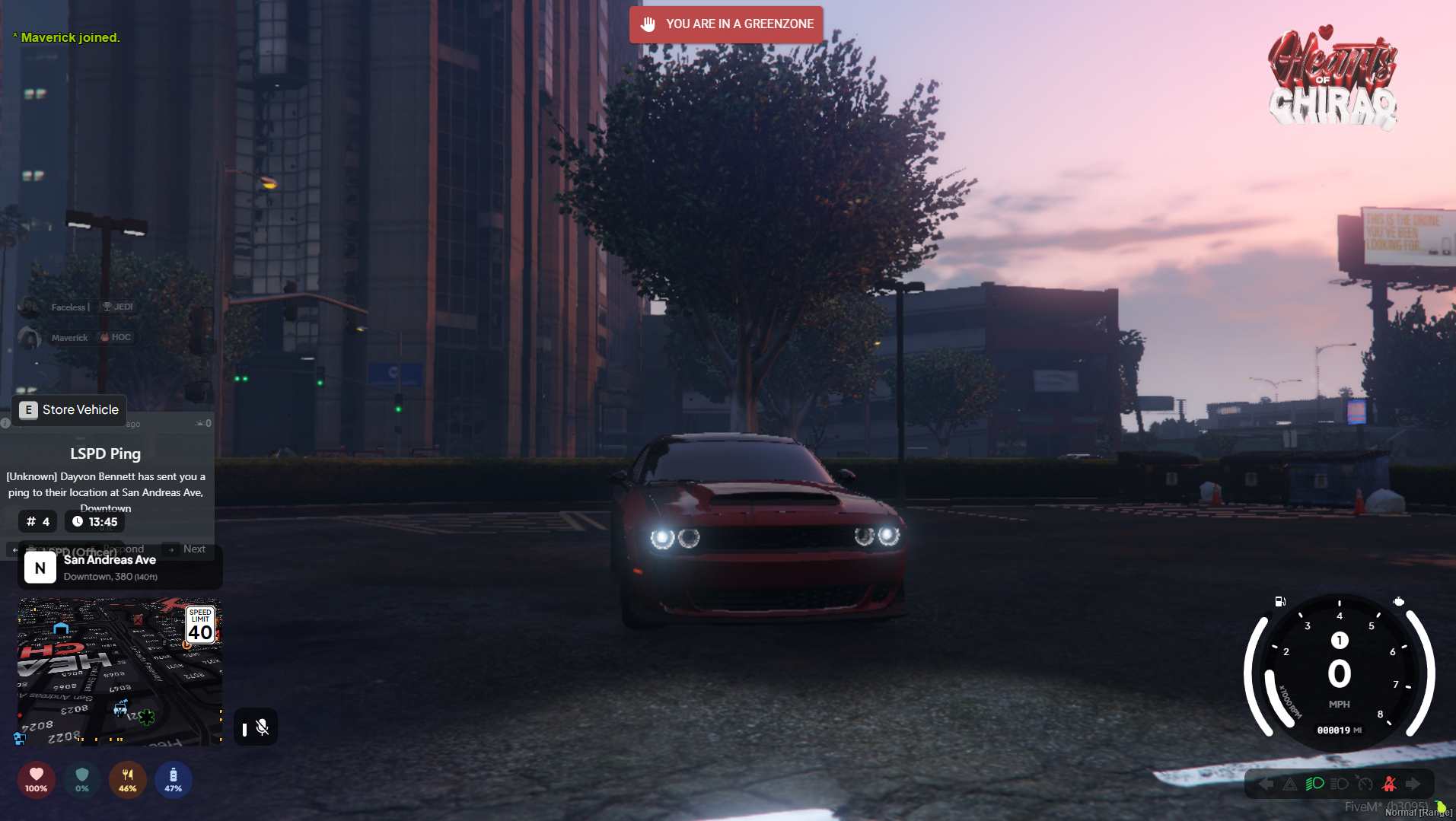Select Maverick in the nearby player list
This screenshot has width=1456, height=821.
70,338
